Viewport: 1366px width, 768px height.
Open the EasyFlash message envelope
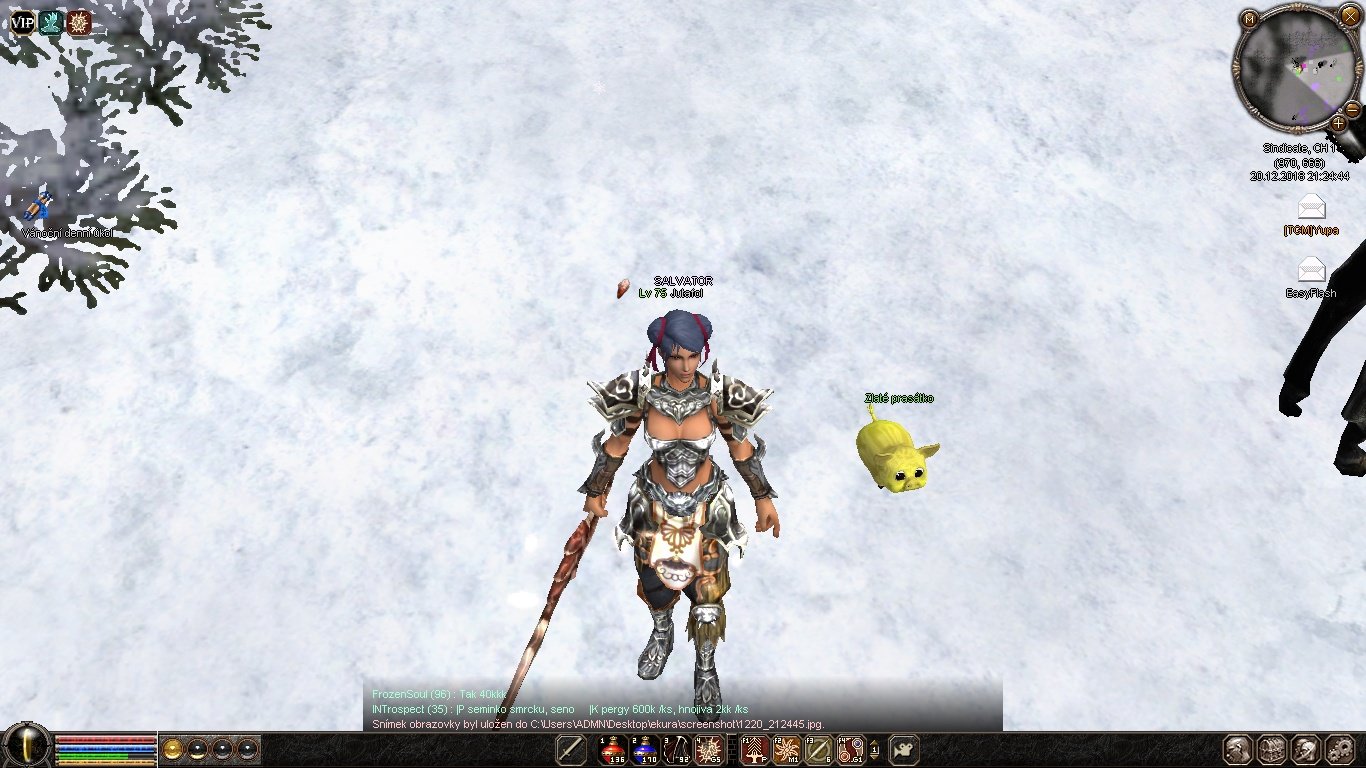tap(1311, 270)
